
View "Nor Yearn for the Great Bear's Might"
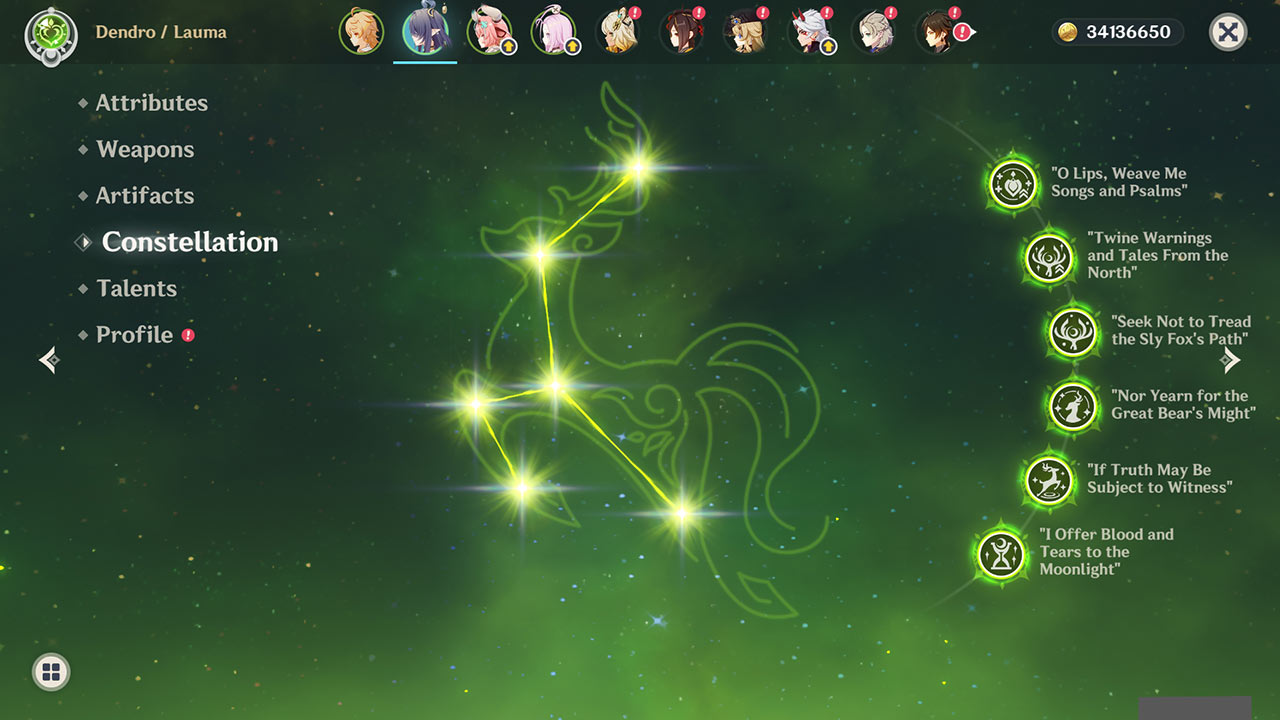(x=1073, y=406)
